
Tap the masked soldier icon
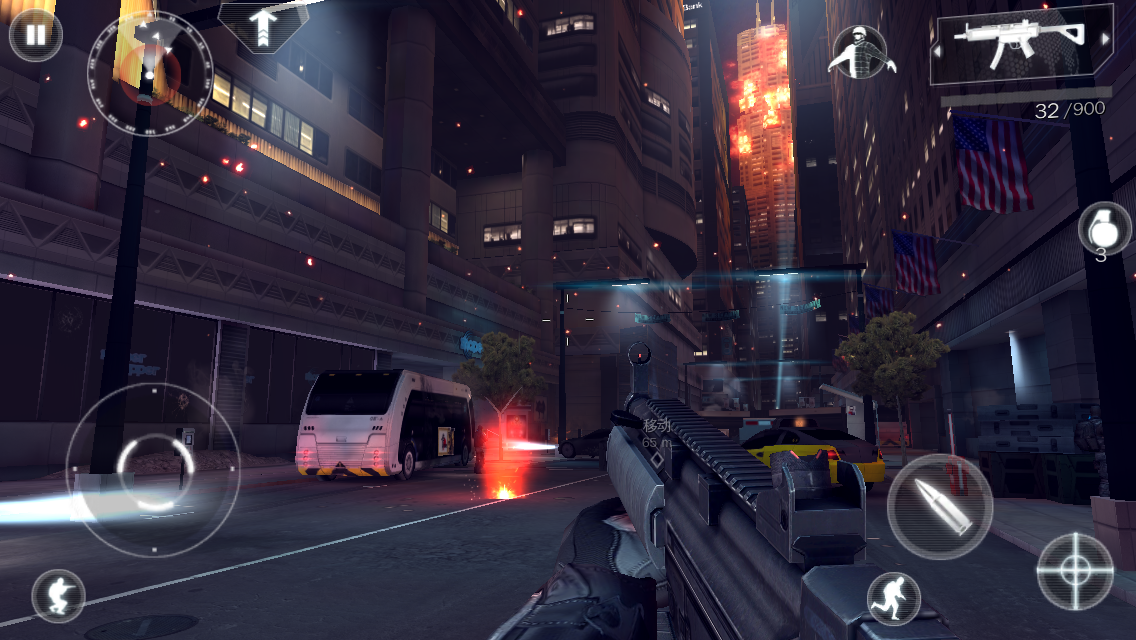click(x=860, y=52)
